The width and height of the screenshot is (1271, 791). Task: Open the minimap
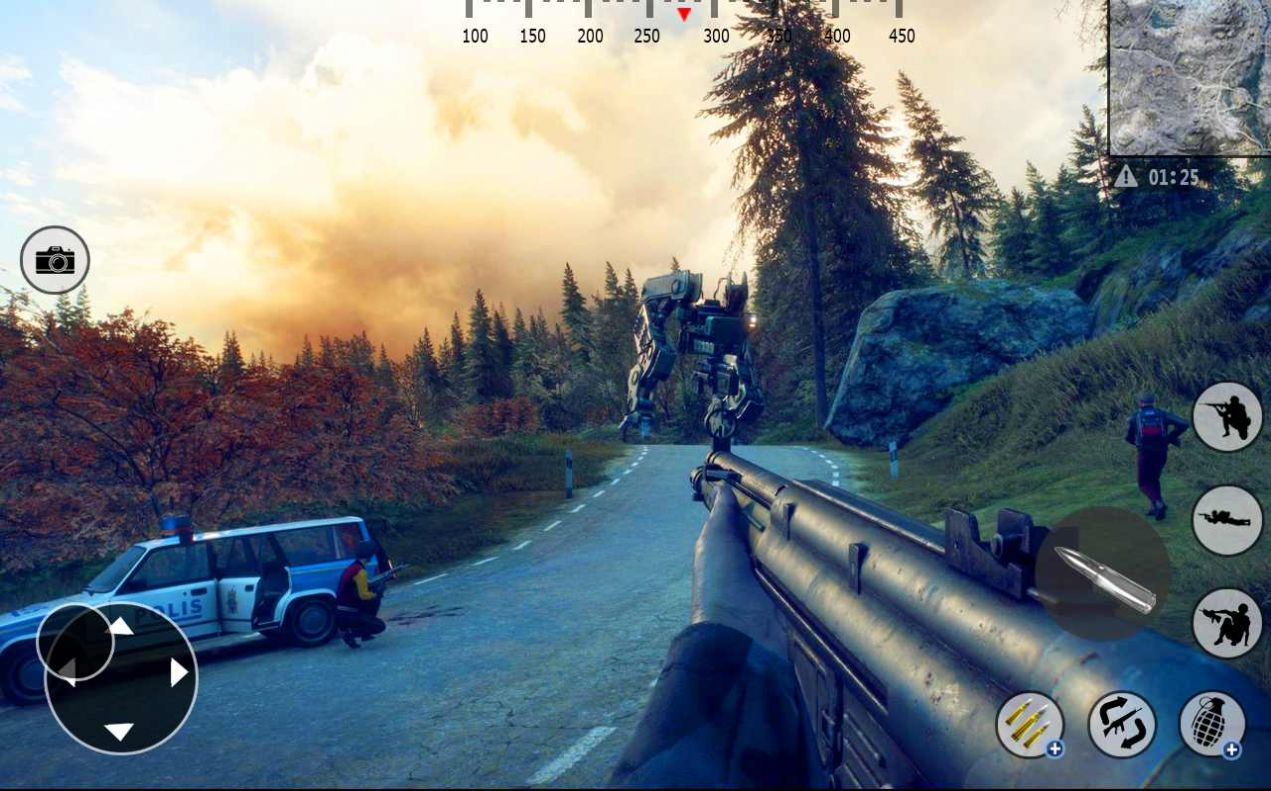click(1189, 77)
